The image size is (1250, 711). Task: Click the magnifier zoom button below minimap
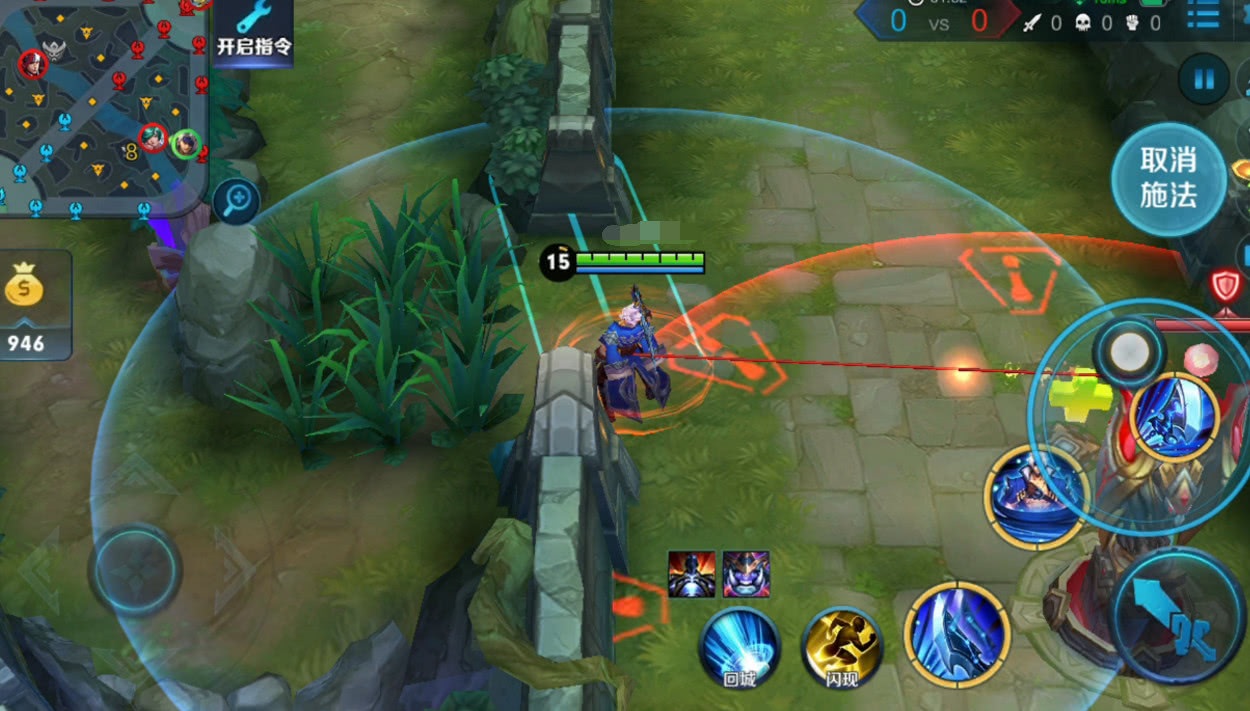(x=237, y=201)
